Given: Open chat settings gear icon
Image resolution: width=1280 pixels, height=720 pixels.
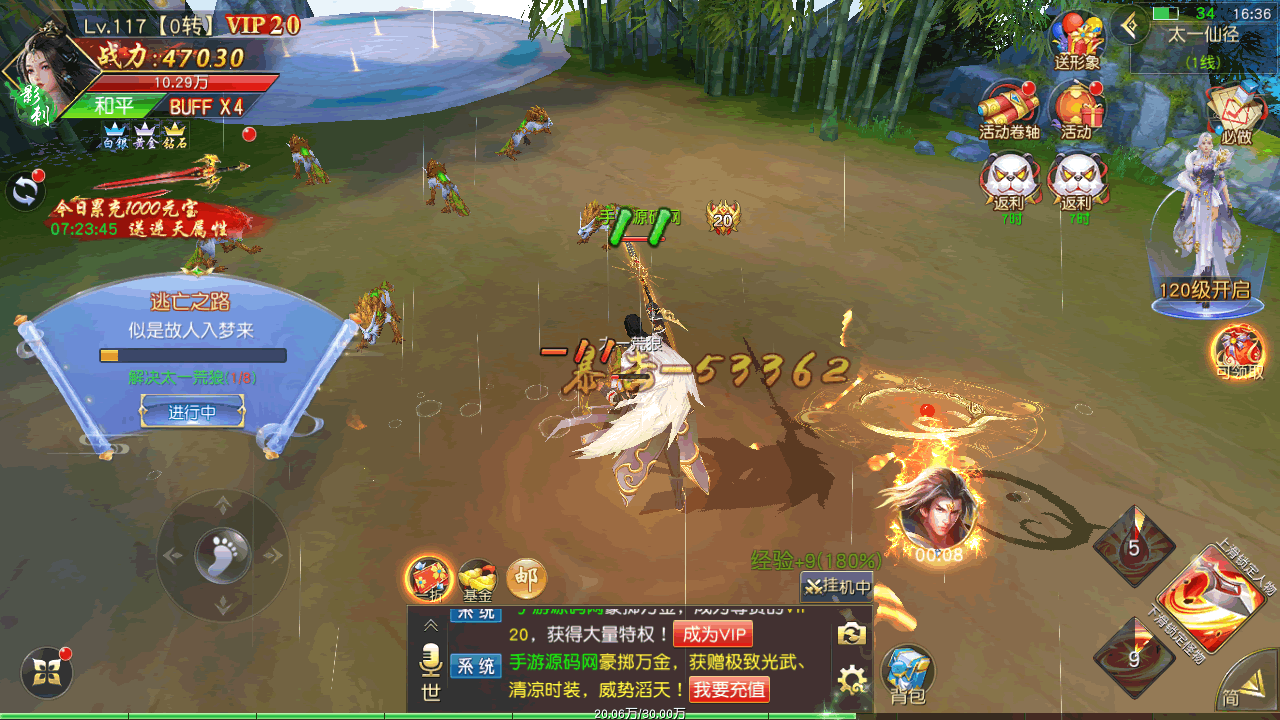Looking at the screenshot, I should pyautogui.click(x=852, y=681).
